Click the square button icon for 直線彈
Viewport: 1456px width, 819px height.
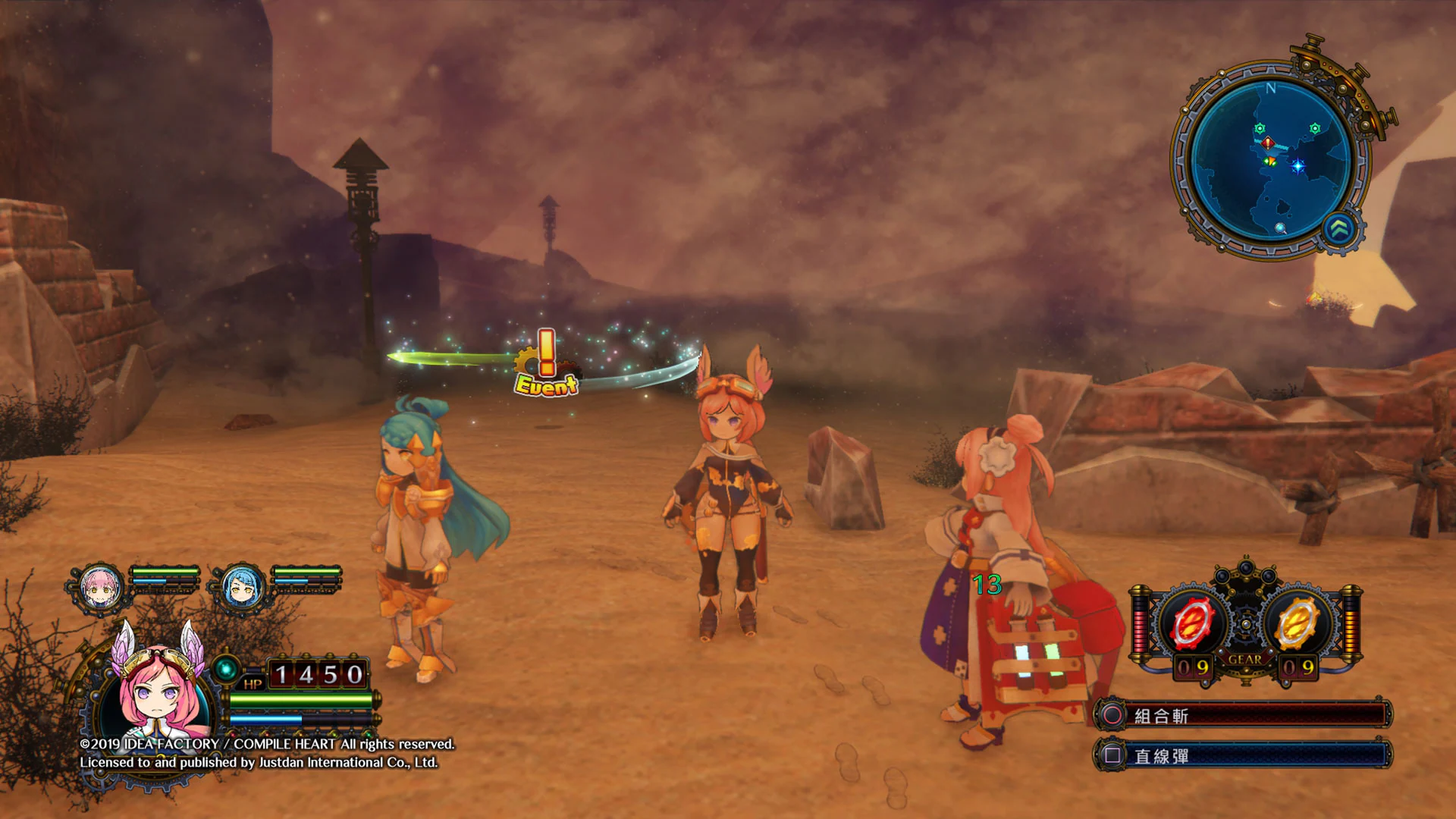click(x=1112, y=754)
